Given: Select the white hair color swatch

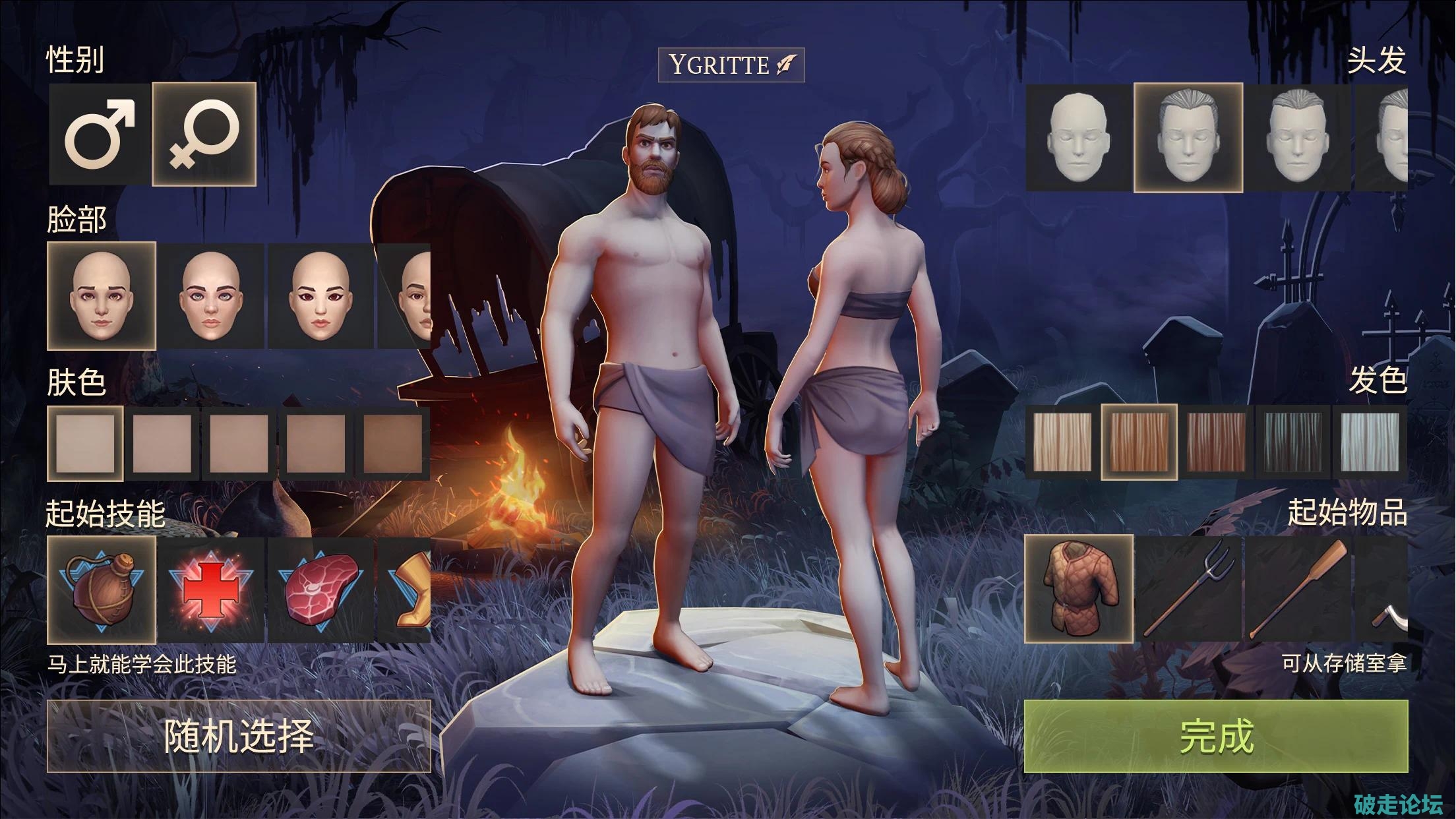Looking at the screenshot, I should point(1370,442).
